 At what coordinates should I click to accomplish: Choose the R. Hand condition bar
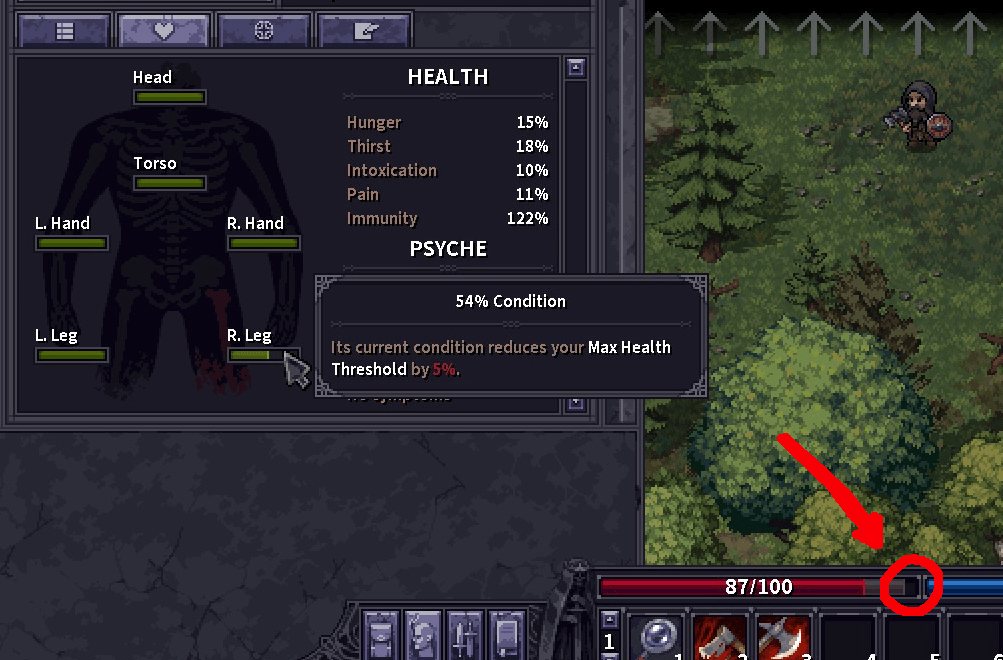click(264, 243)
